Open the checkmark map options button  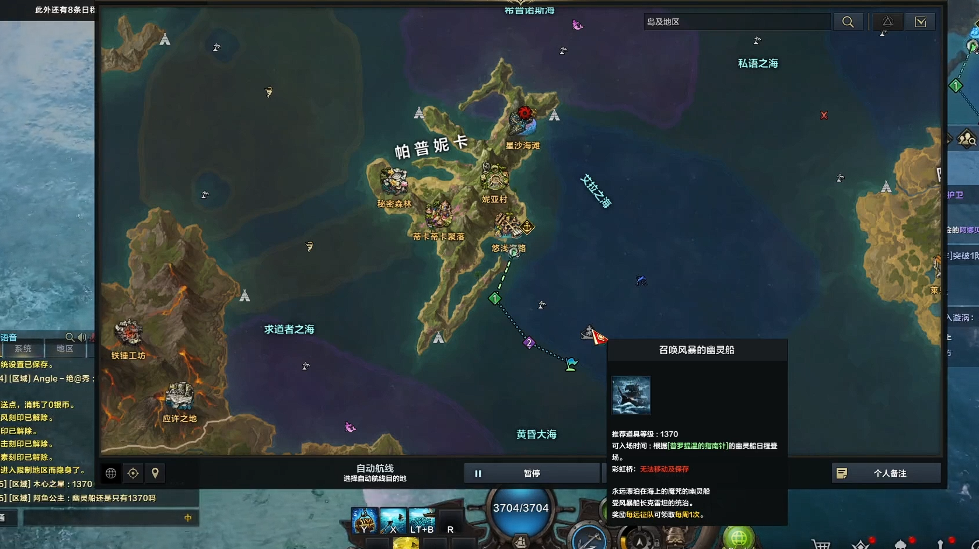point(920,21)
